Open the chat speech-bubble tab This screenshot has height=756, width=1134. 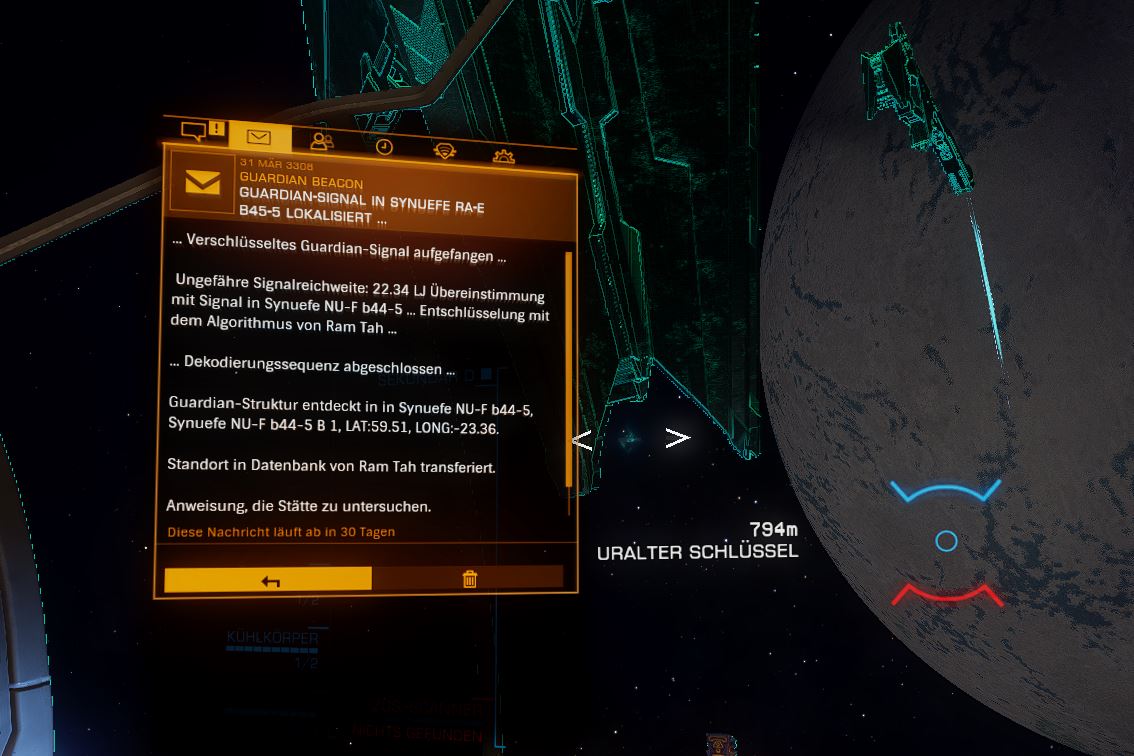click(x=202, y=132)
